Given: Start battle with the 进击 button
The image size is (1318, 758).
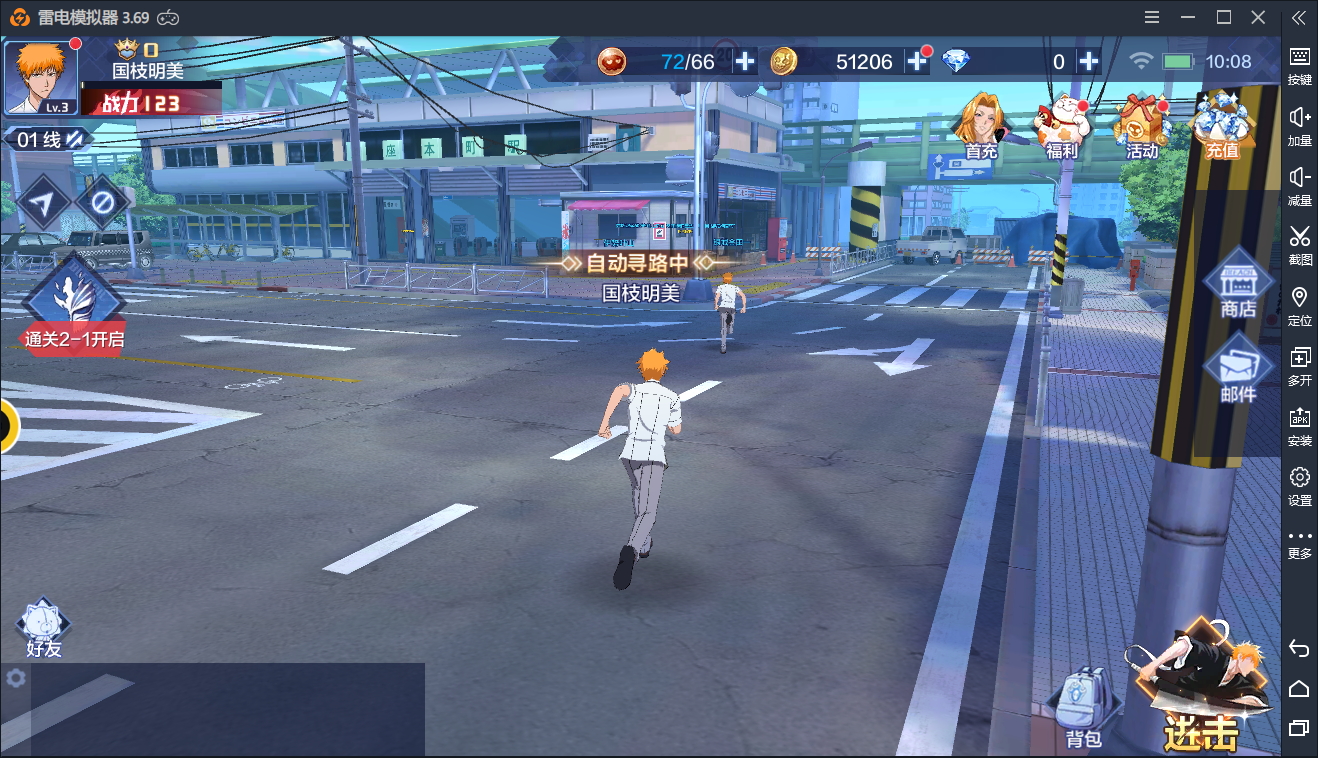Looking at the screenshot, I should point(1203,690).
